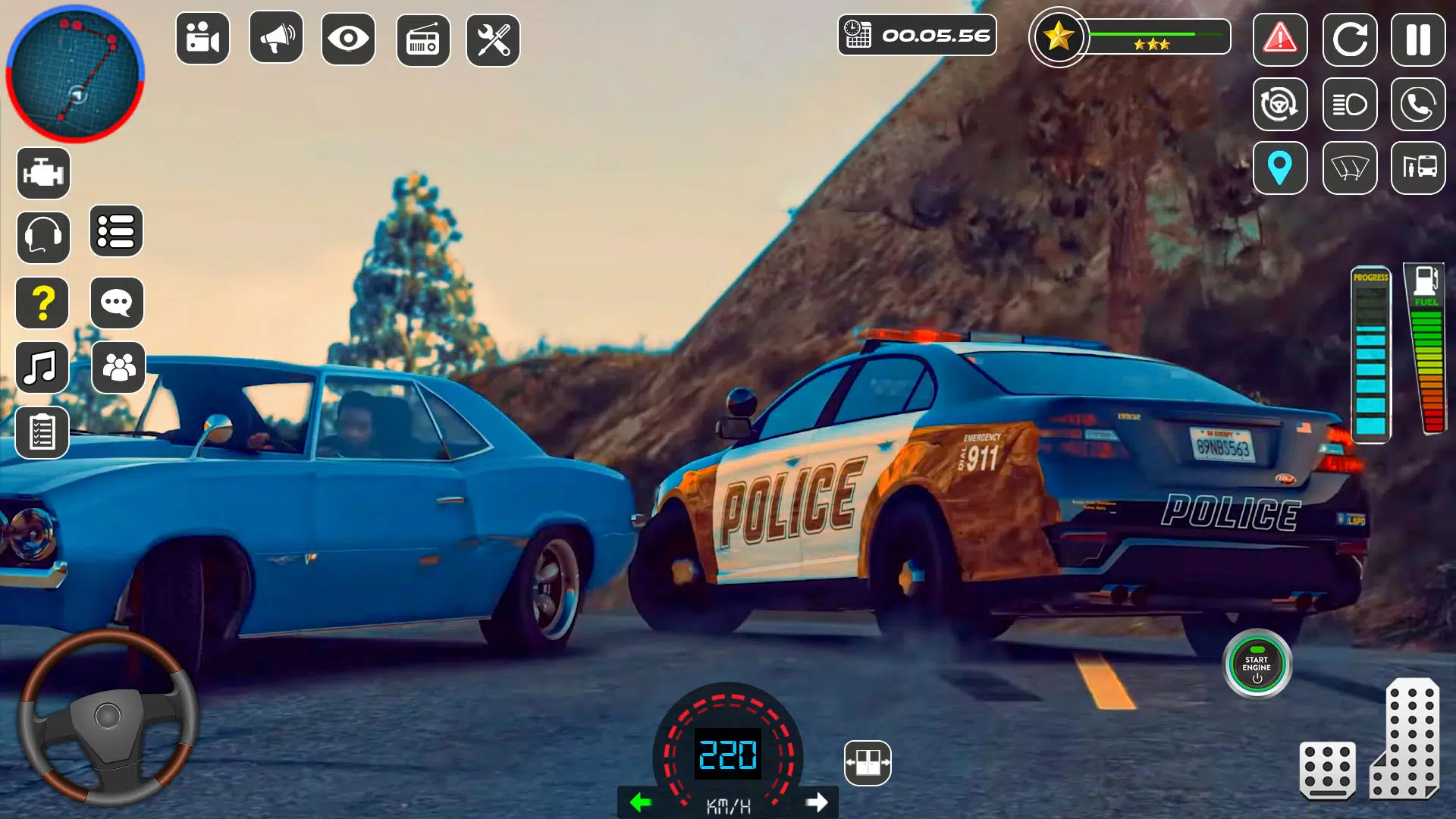The width and height of the screenshot is (1456, 819).
Task: Open the music player icon
Action: point(42,368)
